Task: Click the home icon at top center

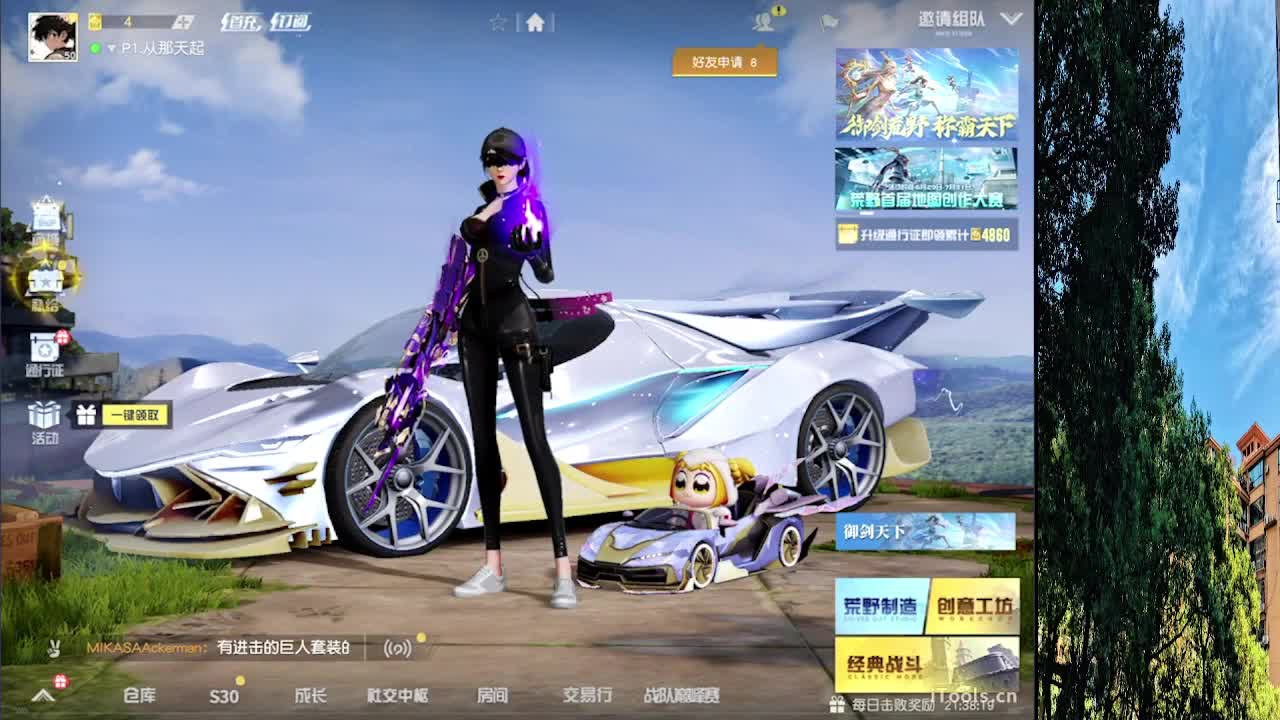Action: [537, 20]
